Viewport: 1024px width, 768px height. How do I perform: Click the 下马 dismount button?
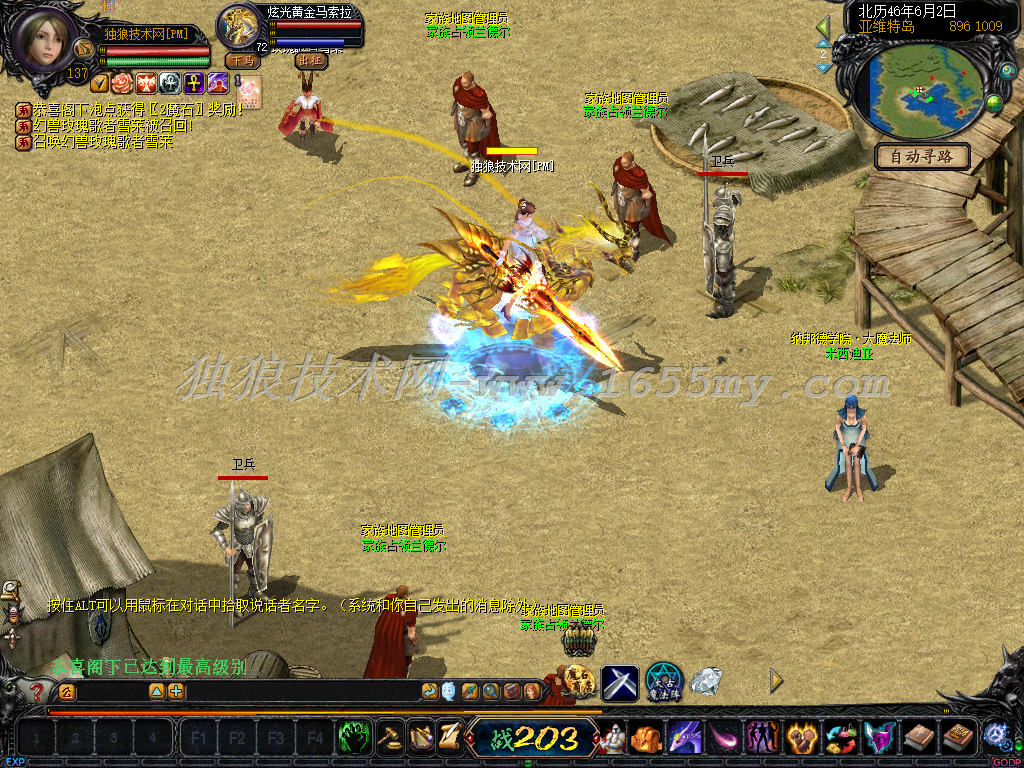click(242, 60)
